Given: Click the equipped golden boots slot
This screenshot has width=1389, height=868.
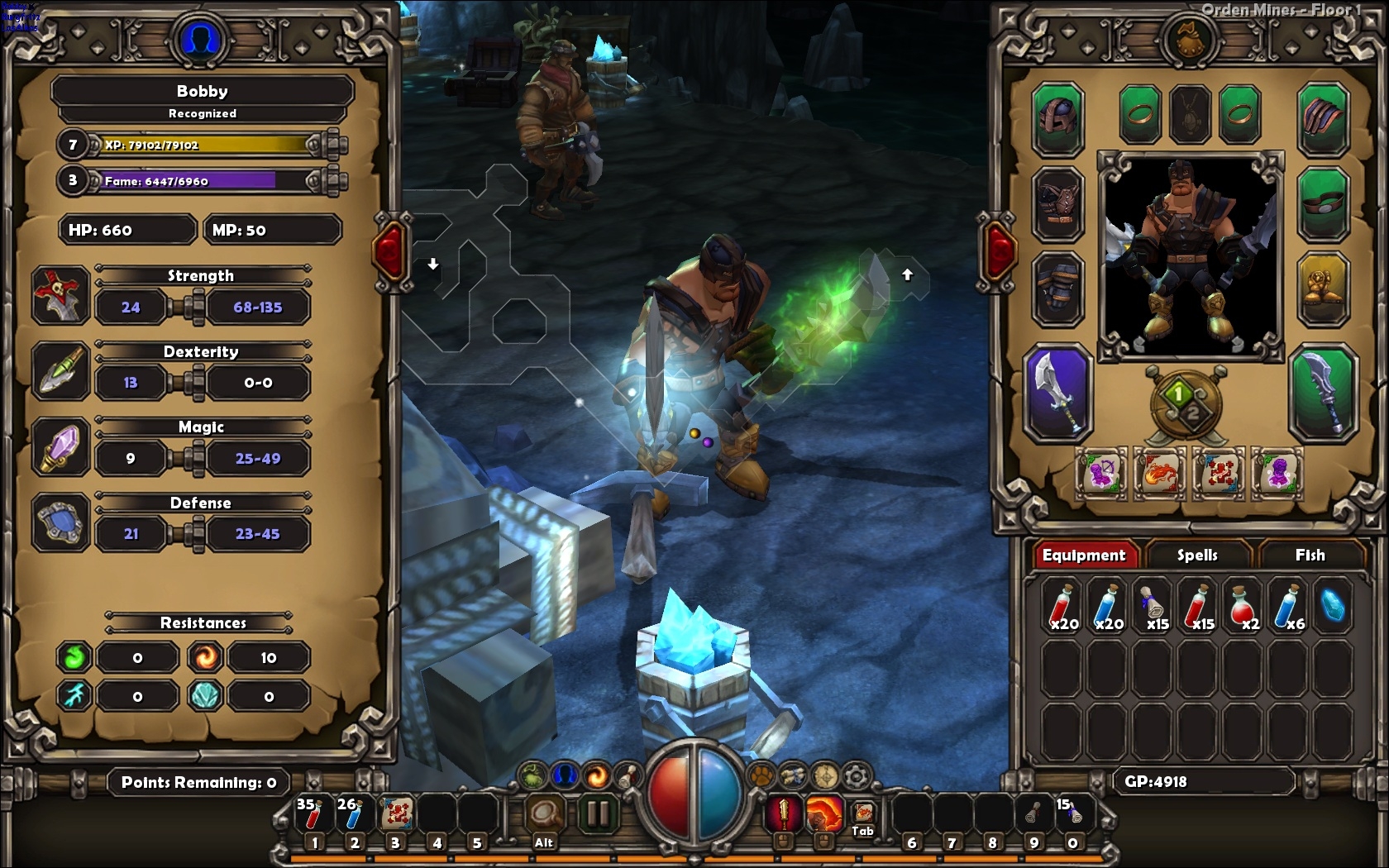Looking at the screenshot, I should [1323, 290].
